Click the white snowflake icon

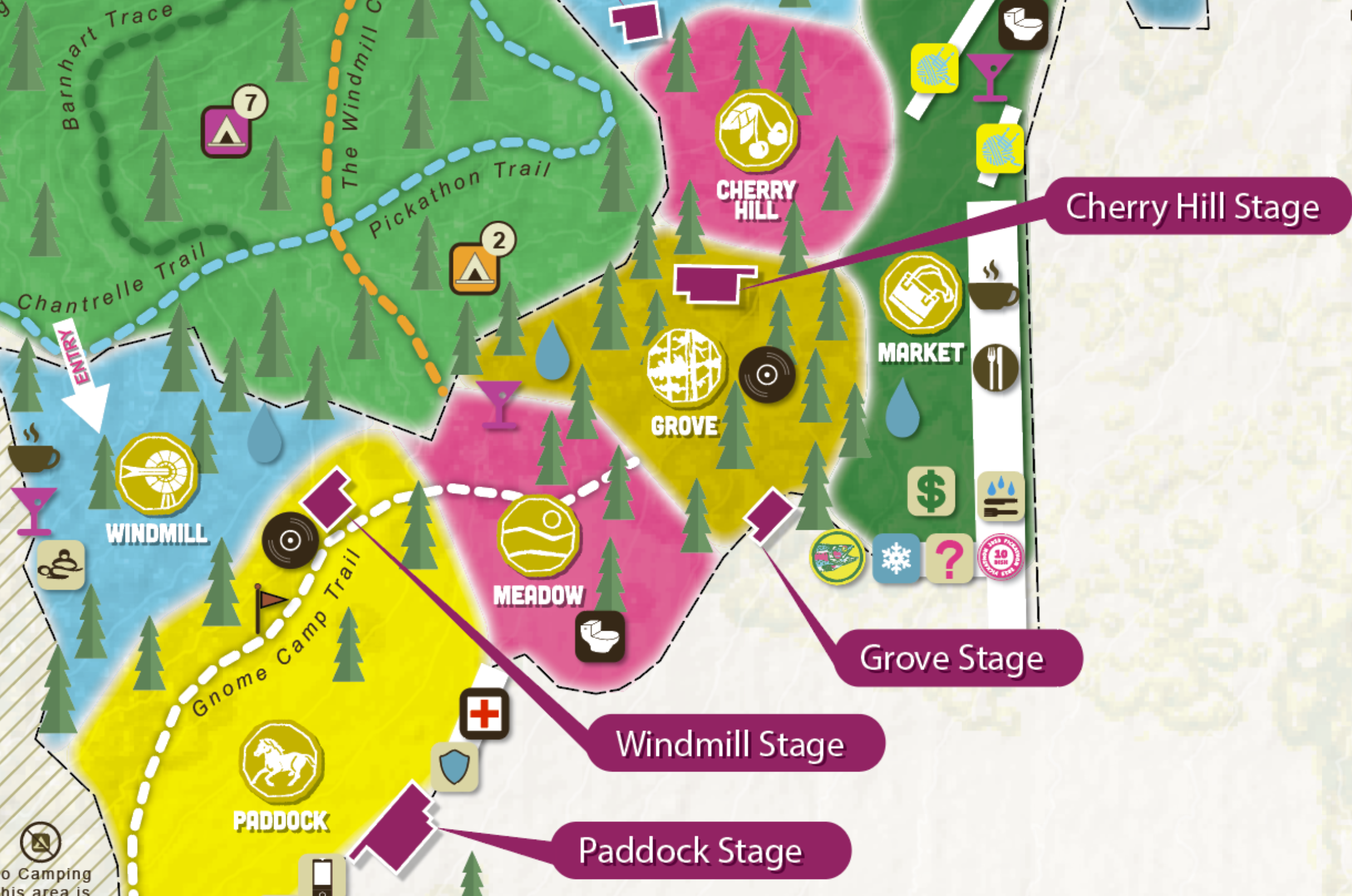(x=896, y=558)
